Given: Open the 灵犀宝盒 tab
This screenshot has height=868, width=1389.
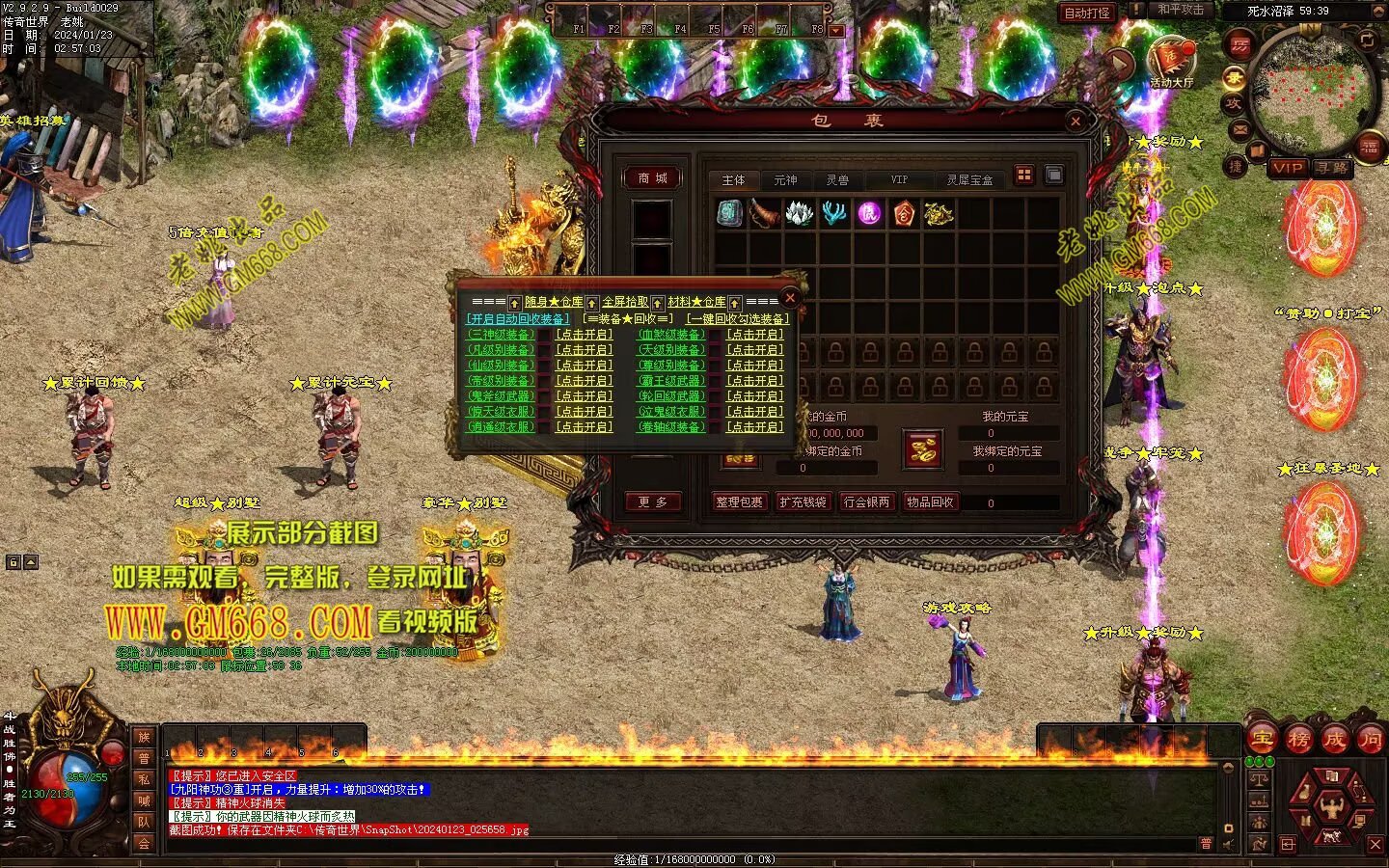Looking at the screenshot, I should point(968,180).
